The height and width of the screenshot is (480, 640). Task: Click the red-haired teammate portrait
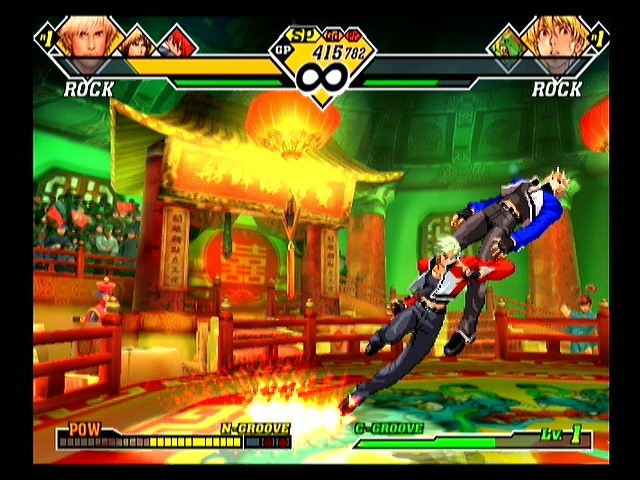[x=177, y=42]
